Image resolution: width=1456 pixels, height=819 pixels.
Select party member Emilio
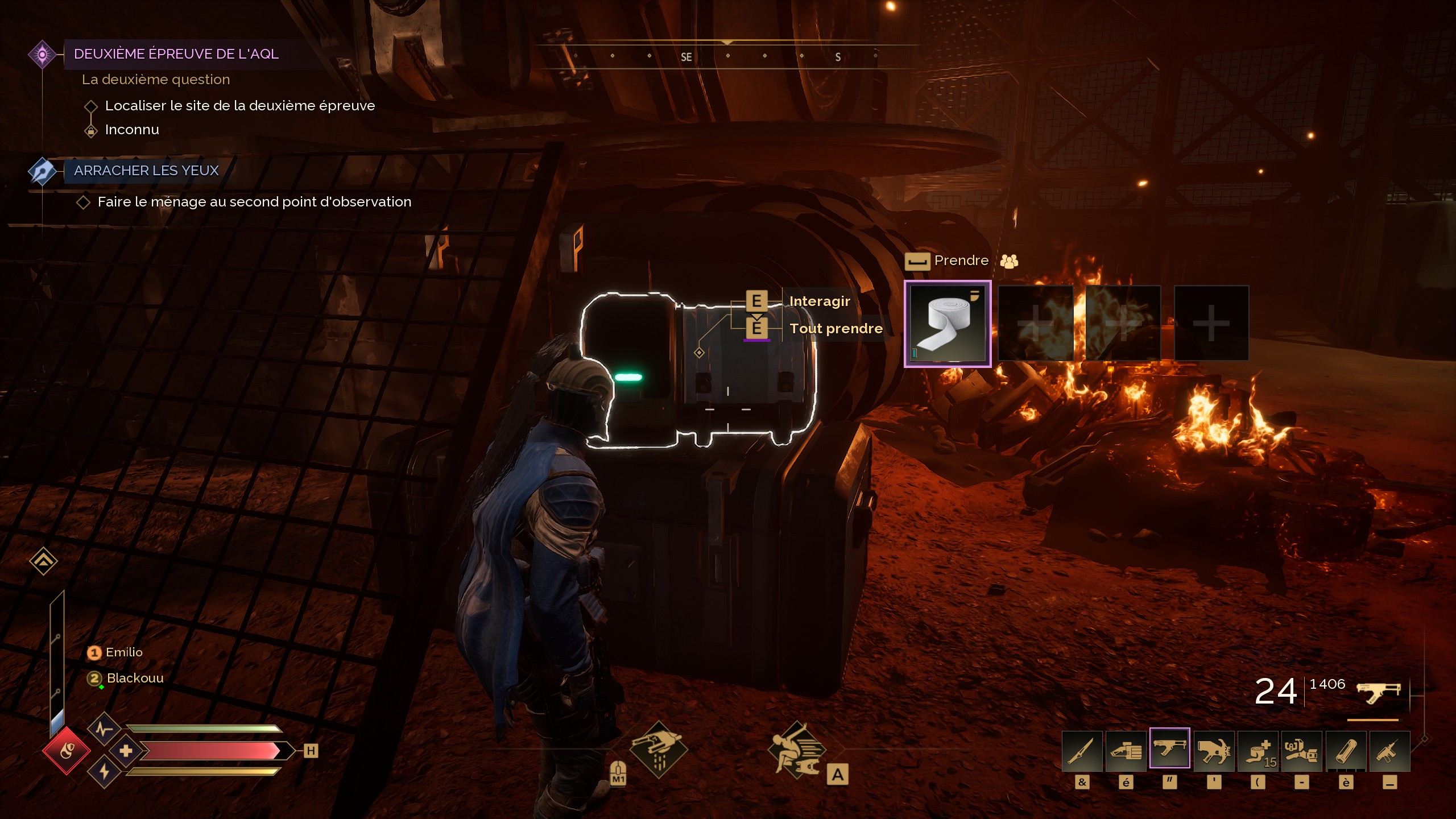pos(123,652)
